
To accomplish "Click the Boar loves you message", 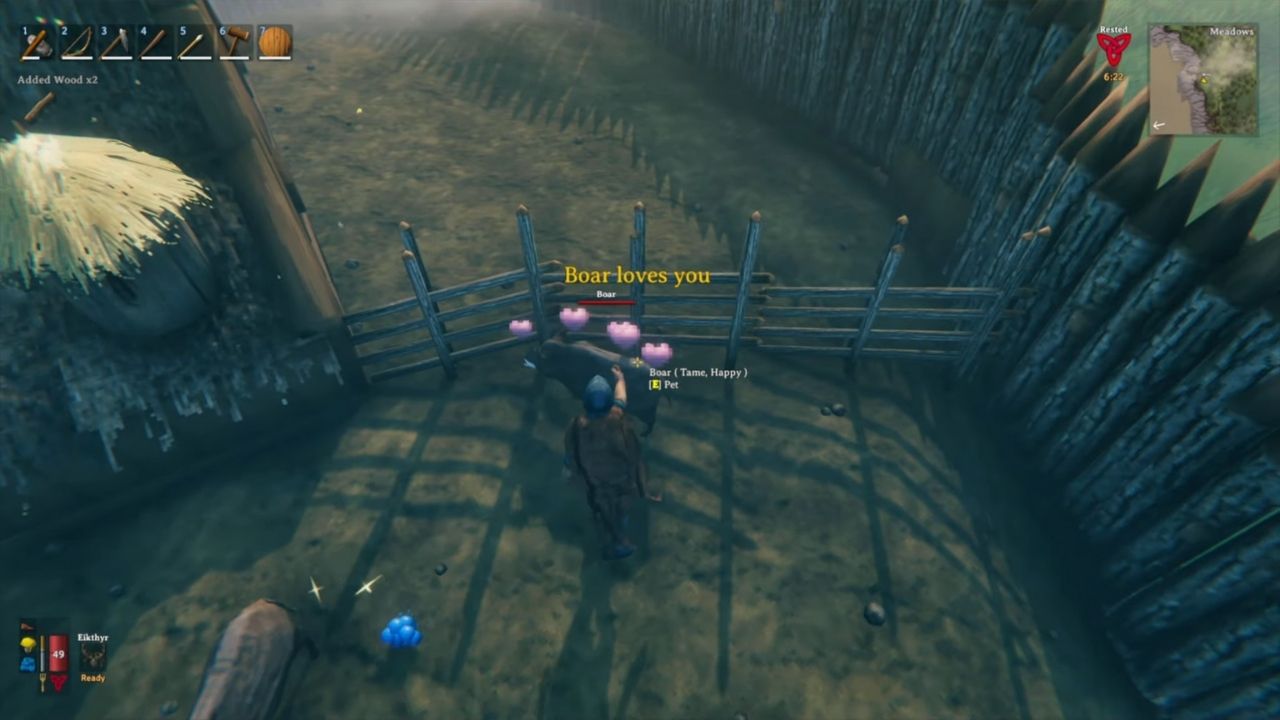I will pos(638,274).
